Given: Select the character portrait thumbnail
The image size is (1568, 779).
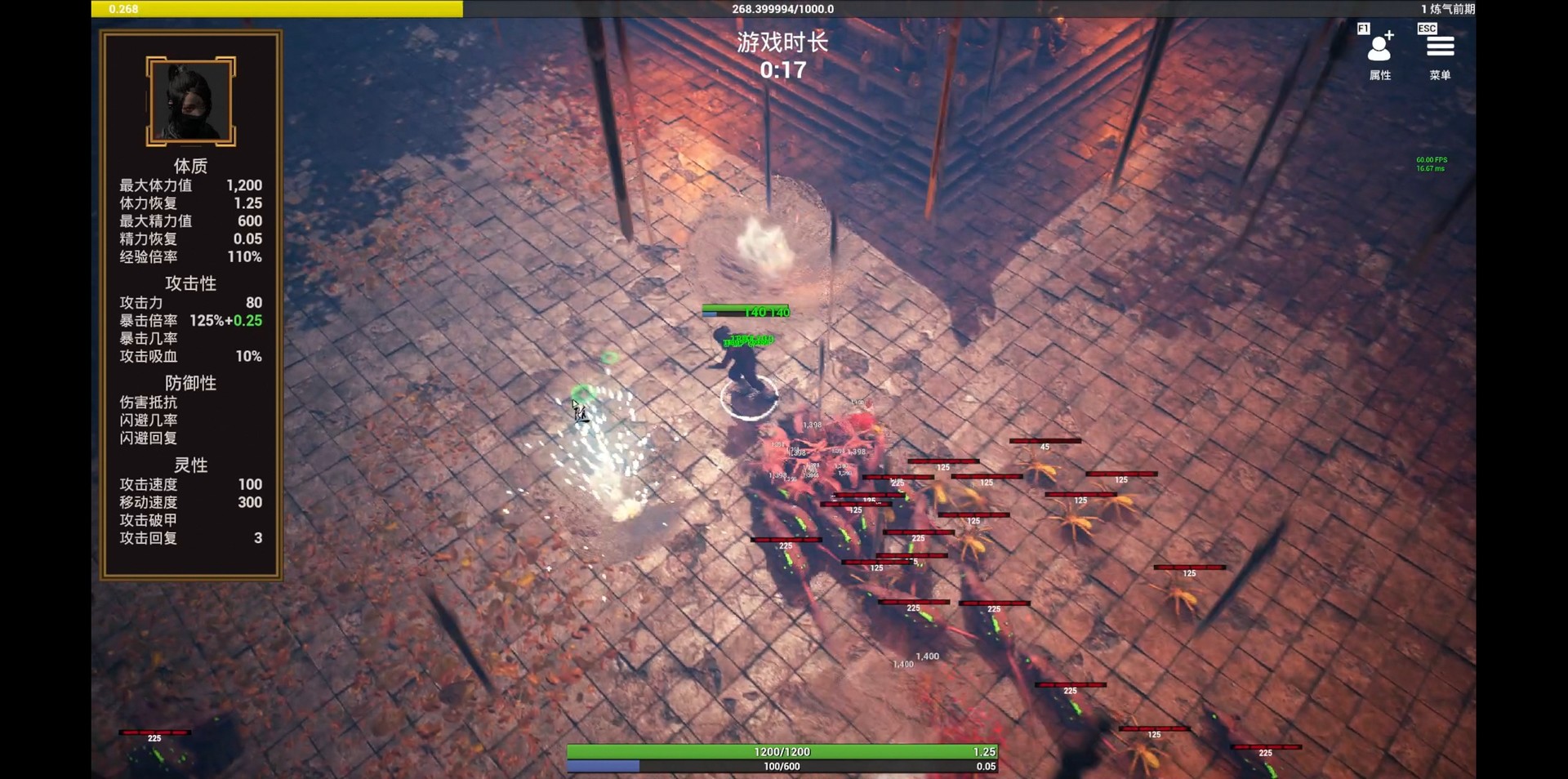Looking at the screenshot, I should tap(189, 100).
